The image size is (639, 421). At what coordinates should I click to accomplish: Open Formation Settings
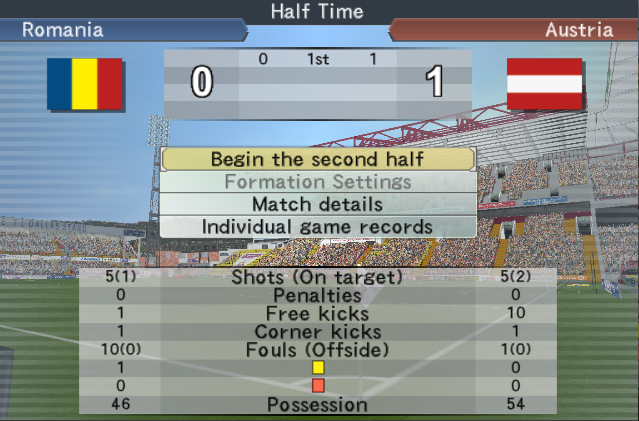coord(317,182)
